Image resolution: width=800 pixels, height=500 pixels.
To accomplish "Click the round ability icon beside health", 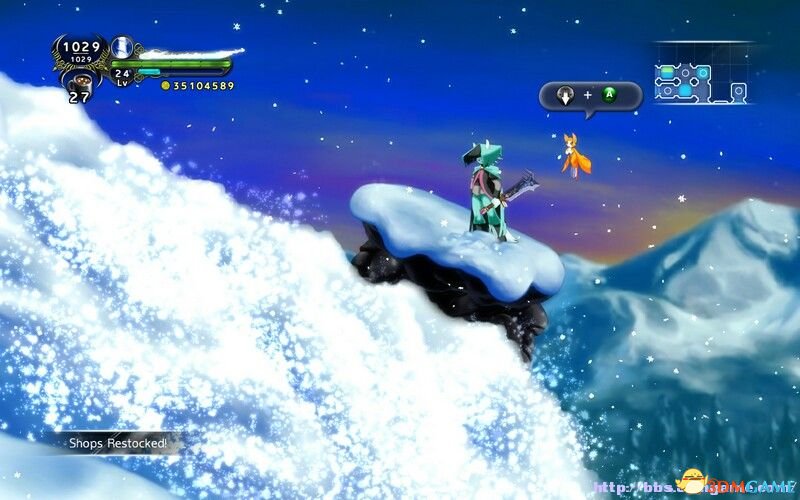I will 122,46.
